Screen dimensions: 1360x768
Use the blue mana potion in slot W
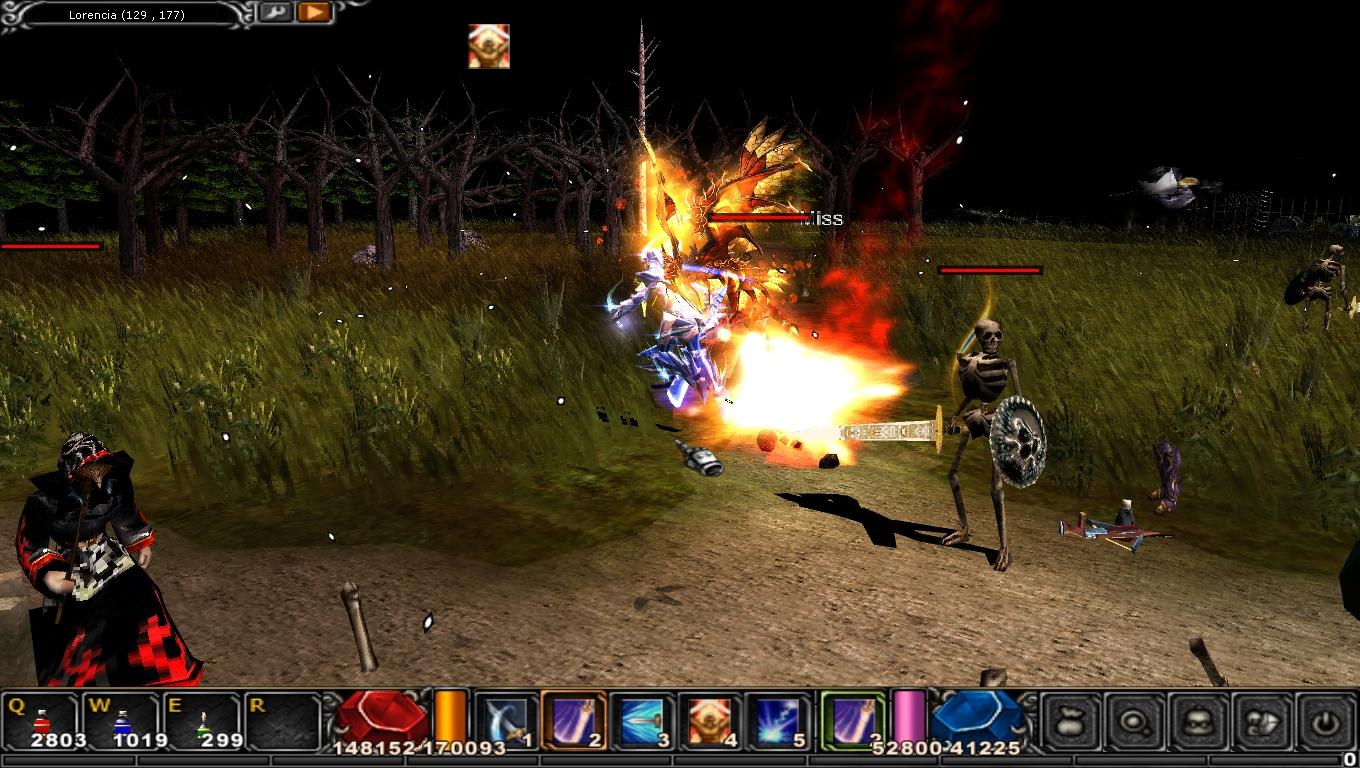(x=122, y=720)
